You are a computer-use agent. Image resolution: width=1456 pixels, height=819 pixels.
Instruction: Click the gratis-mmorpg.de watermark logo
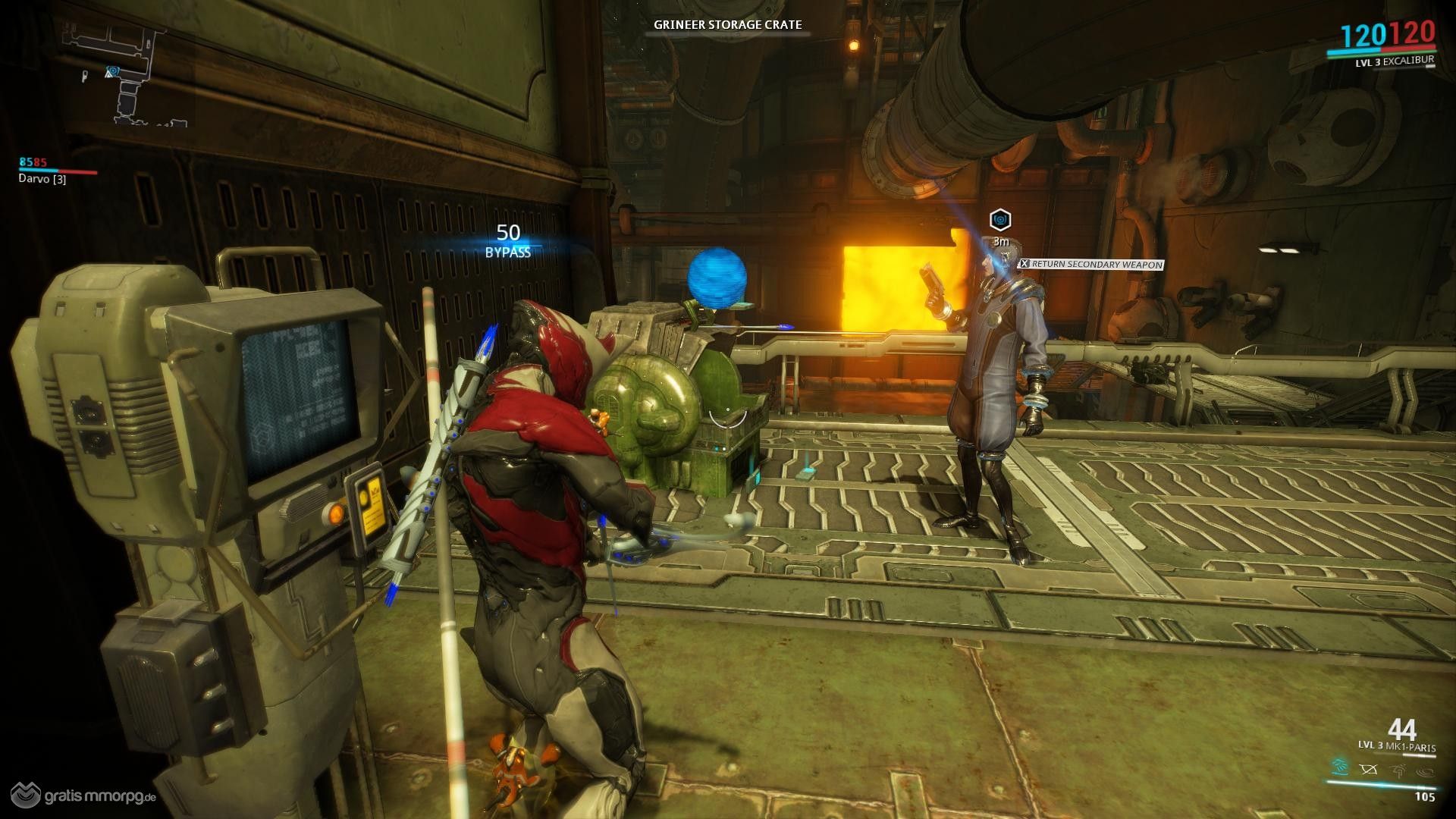80,796
